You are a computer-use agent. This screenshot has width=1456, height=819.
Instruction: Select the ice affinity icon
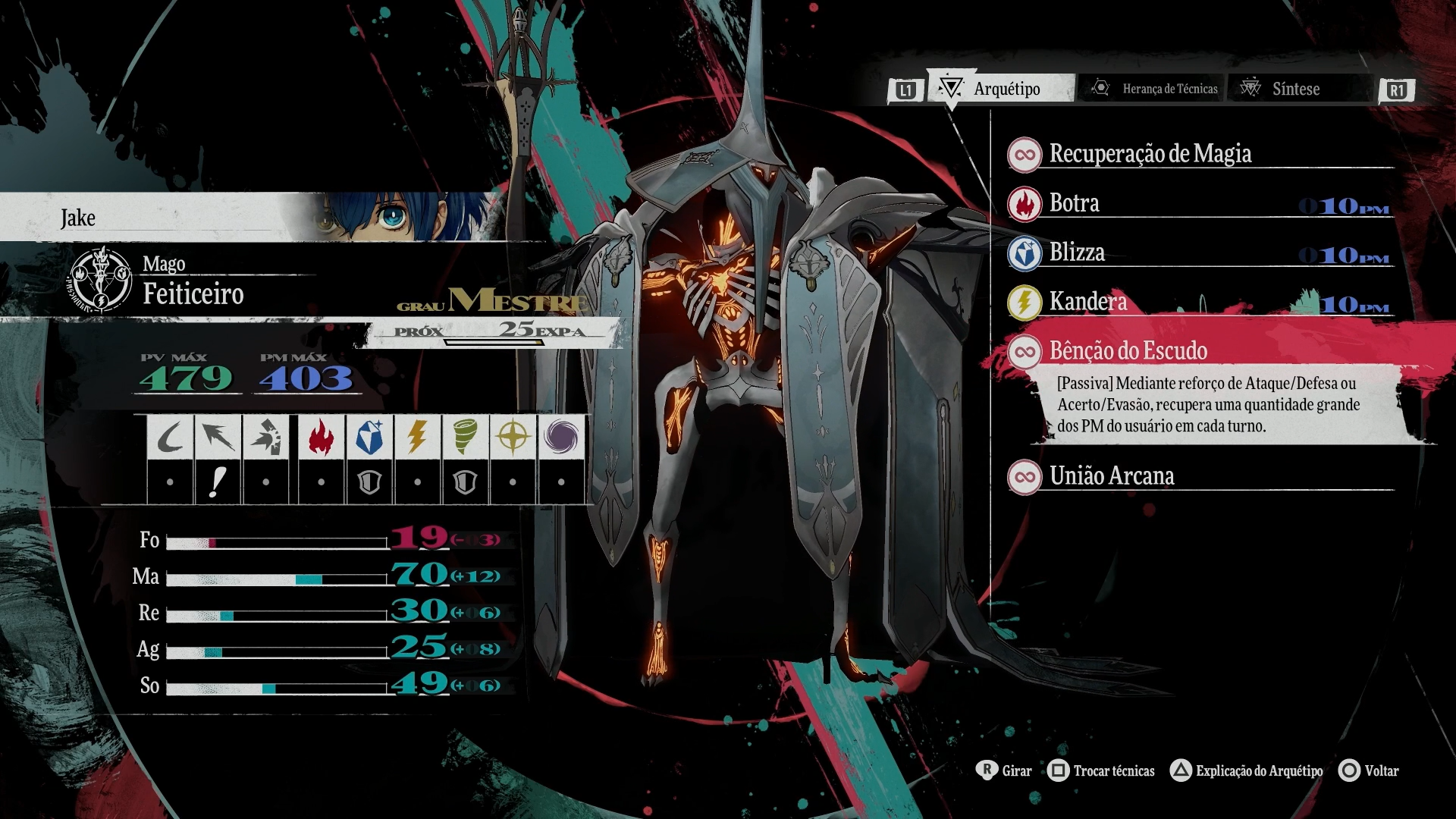click(x=369, y=438)
